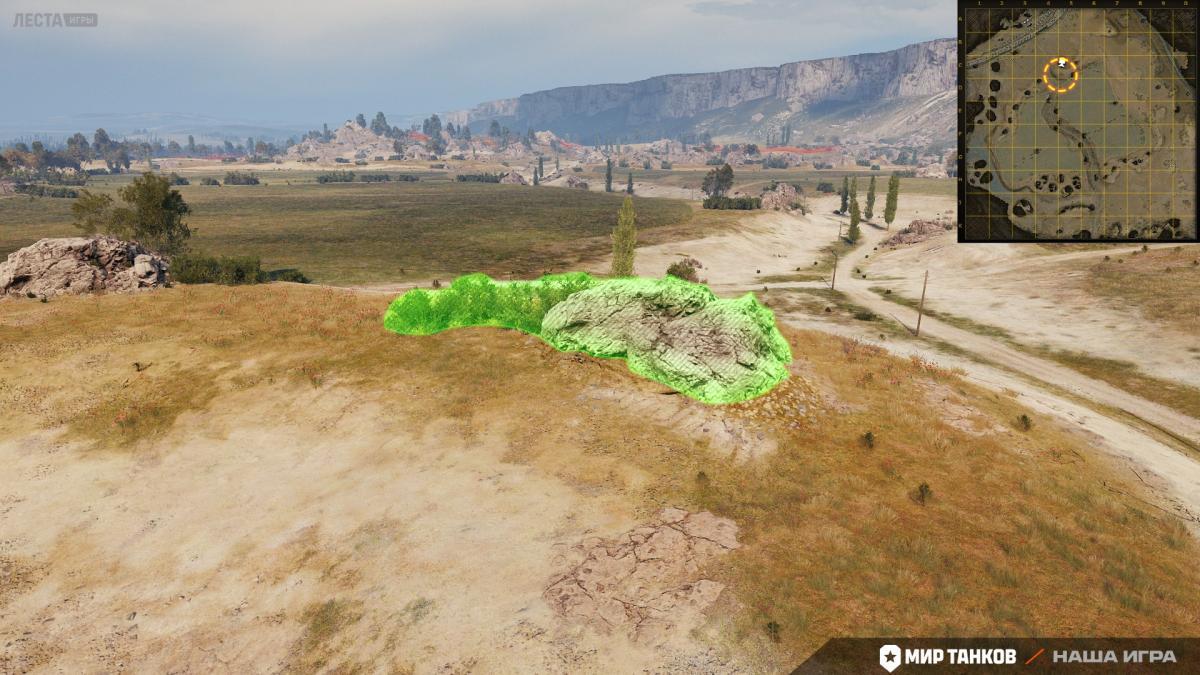1200x675 pixels.
Task: Select the orange circled marker on the minimap
Action: click(x=1060, y=74)
